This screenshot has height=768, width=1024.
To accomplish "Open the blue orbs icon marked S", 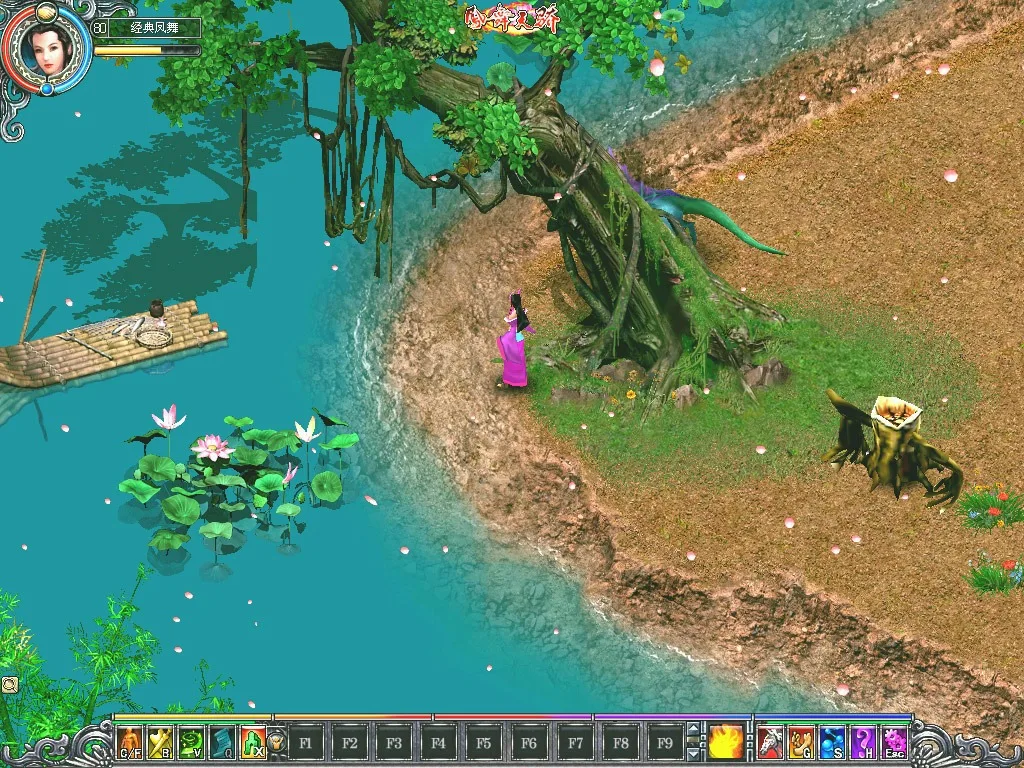I will (x=831, y=742).
